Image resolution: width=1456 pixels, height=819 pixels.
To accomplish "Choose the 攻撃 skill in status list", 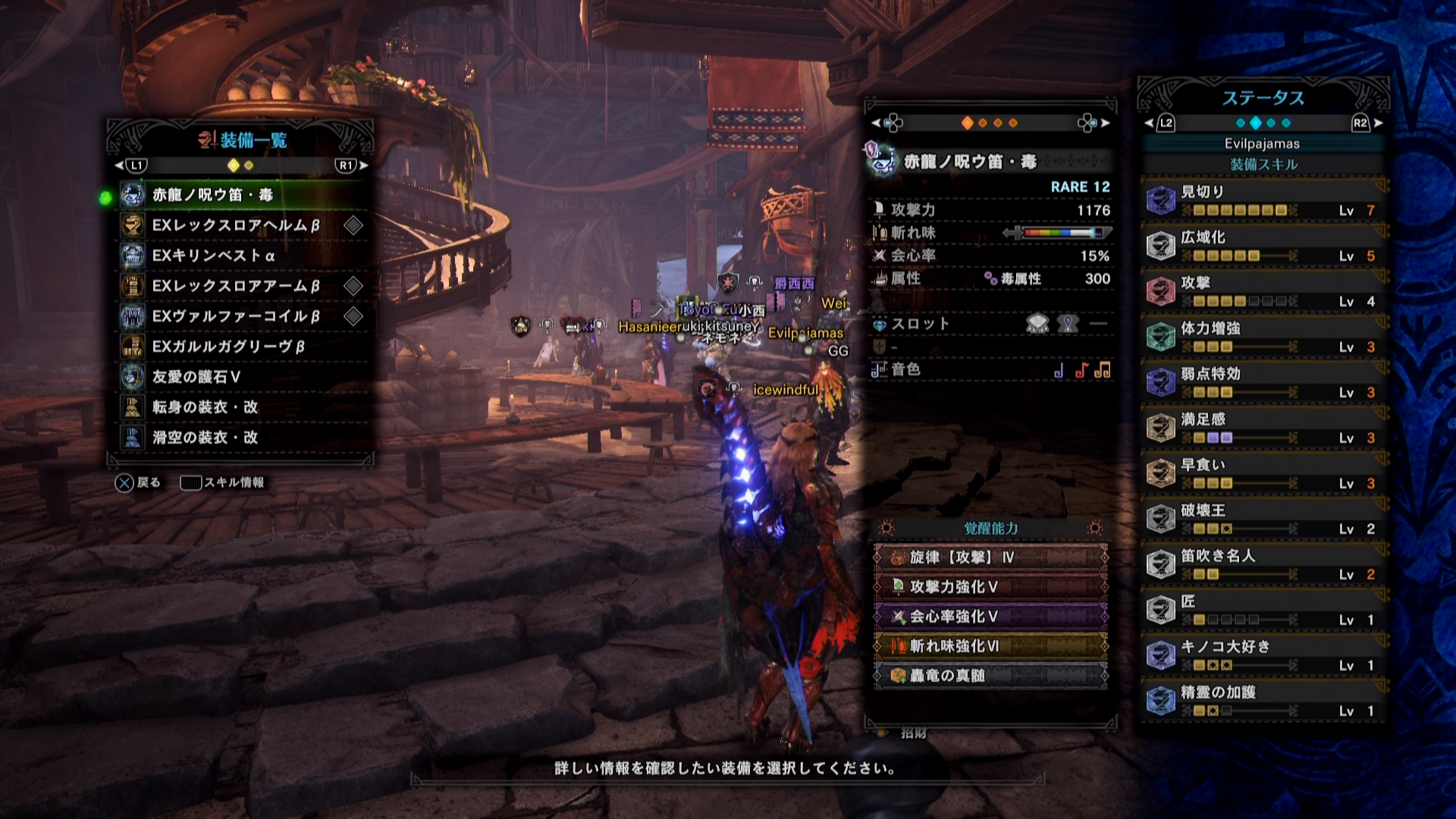I will (1263, 291).
